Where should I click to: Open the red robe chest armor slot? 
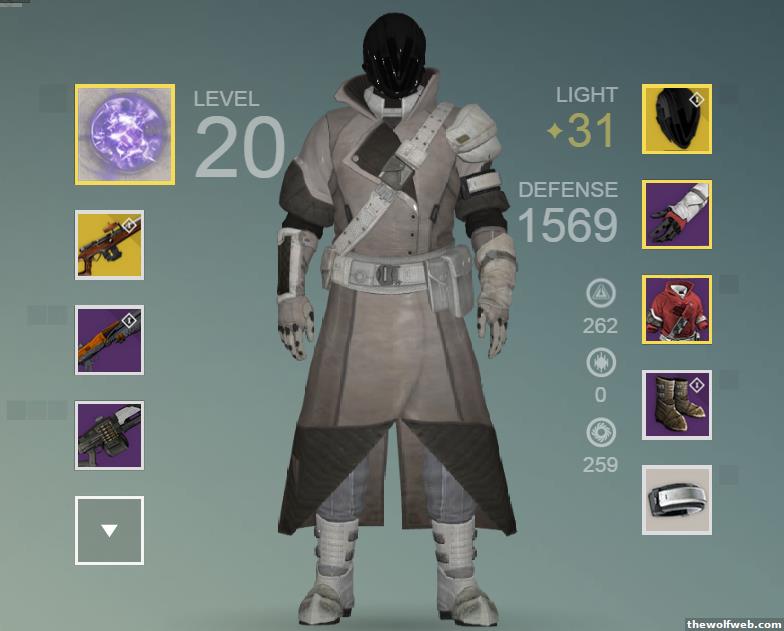click(x=677, y=309)
